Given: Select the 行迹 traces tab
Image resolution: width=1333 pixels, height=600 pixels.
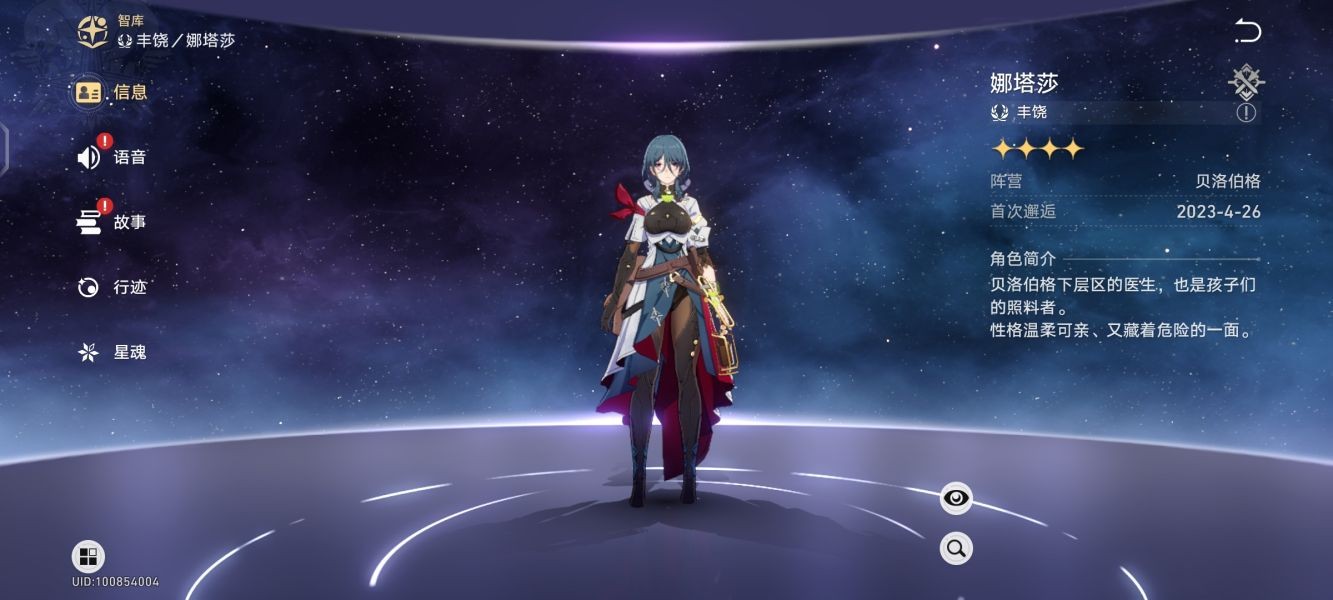Looking at the screenshot, I should pos(112,287).
